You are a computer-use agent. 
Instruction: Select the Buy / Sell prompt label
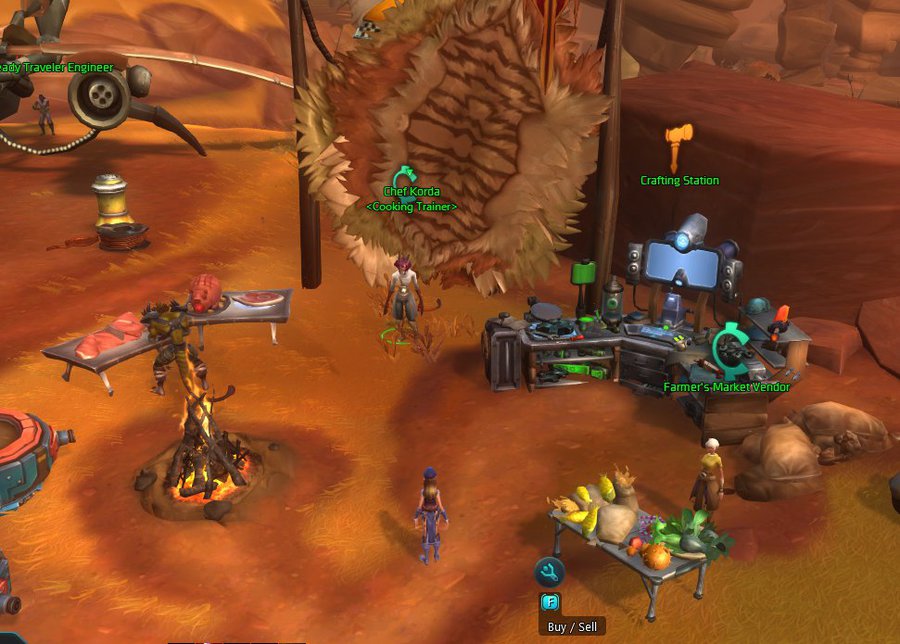click(x=571, y=627)
